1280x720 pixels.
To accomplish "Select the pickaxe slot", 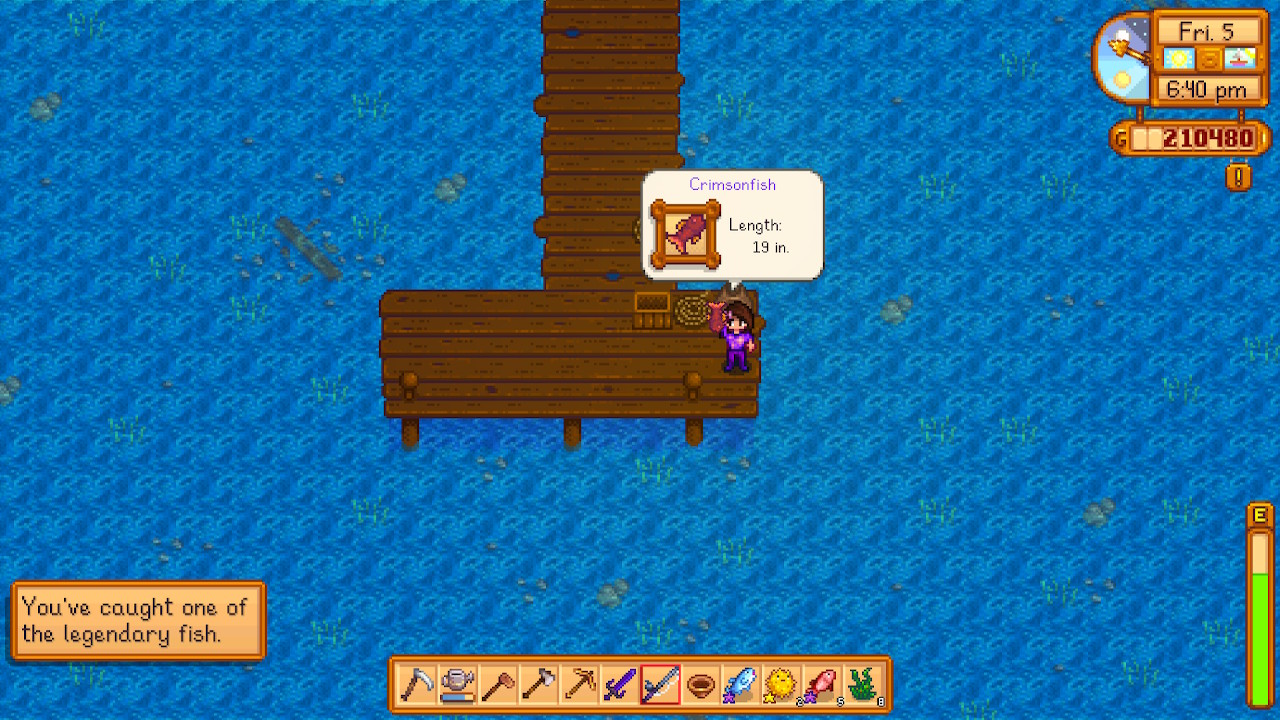I will pyautogui.click(x=579, y=685).
